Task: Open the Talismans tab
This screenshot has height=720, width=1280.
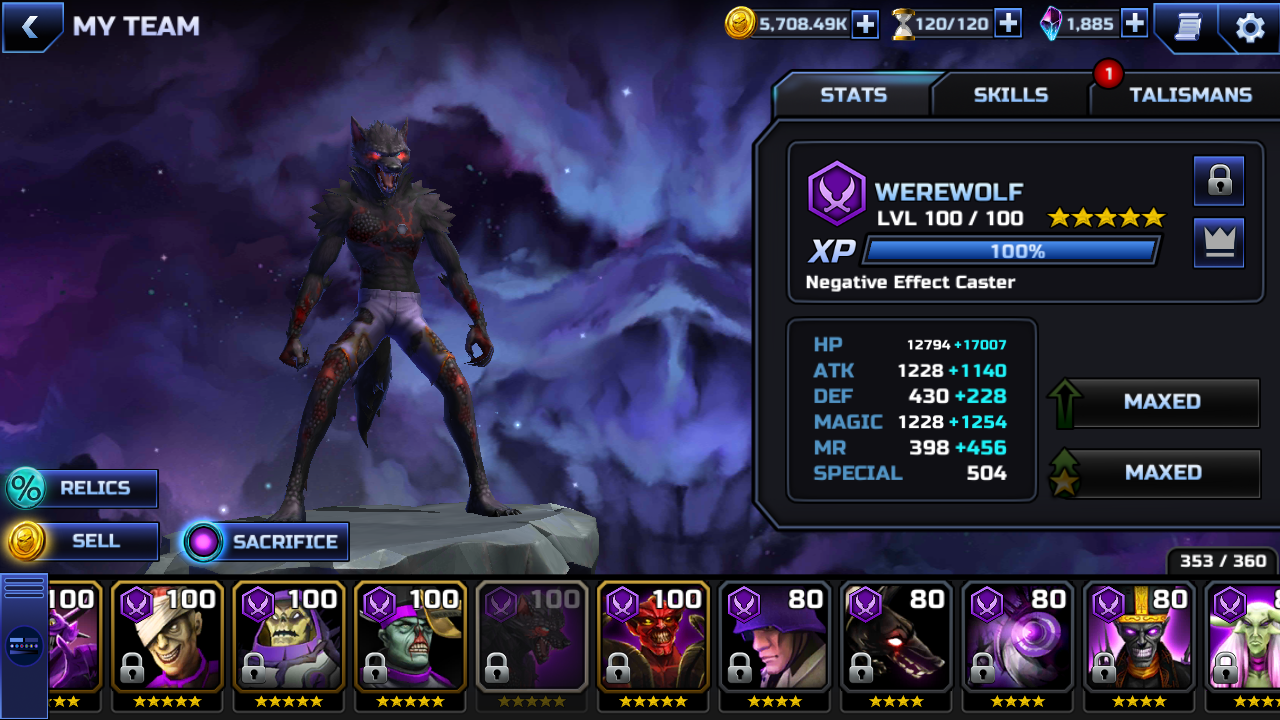Action: click(1190, 95)
